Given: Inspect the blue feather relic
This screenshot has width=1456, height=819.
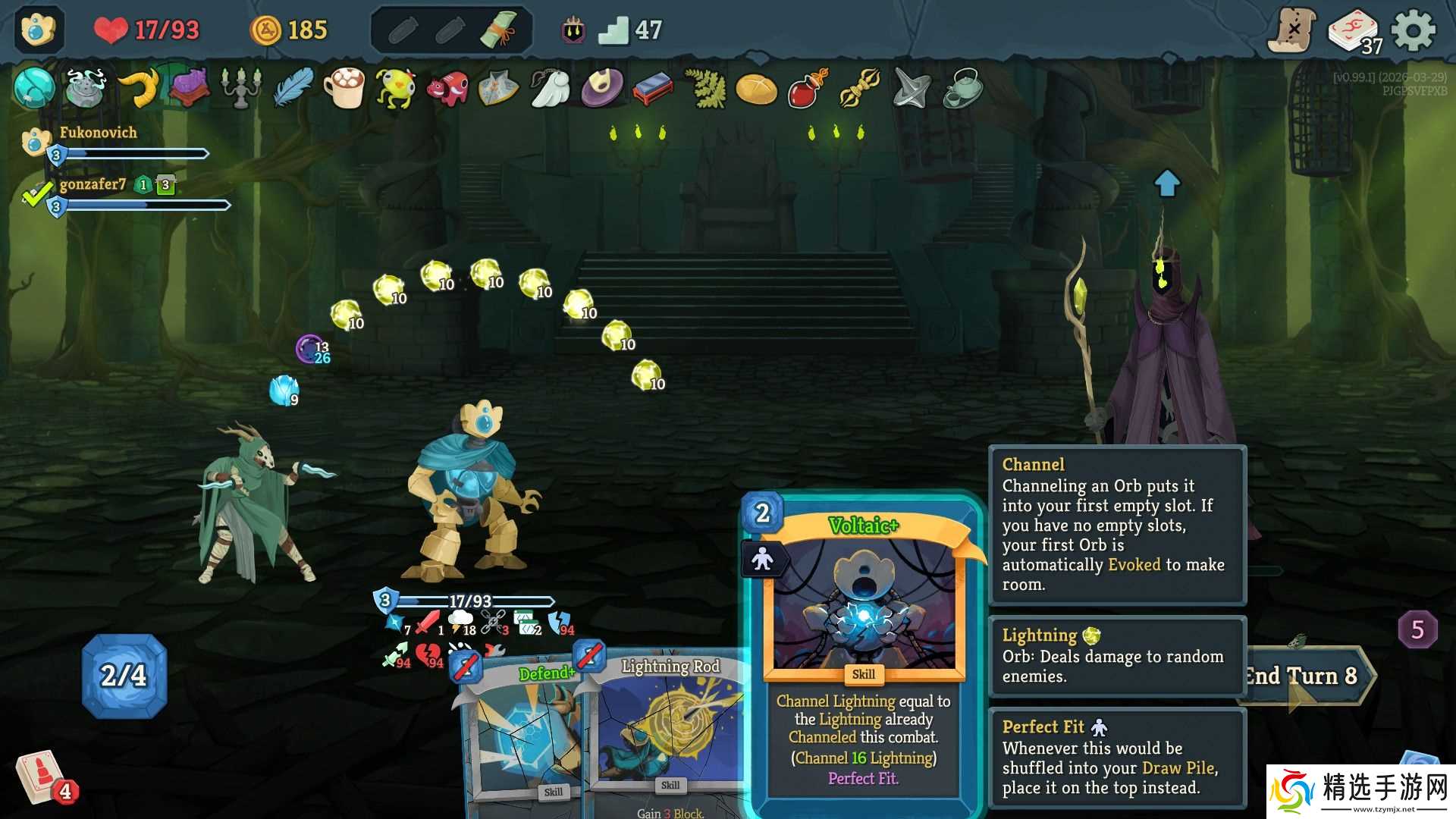Looking at the screenshot, I should click(293, 88).
